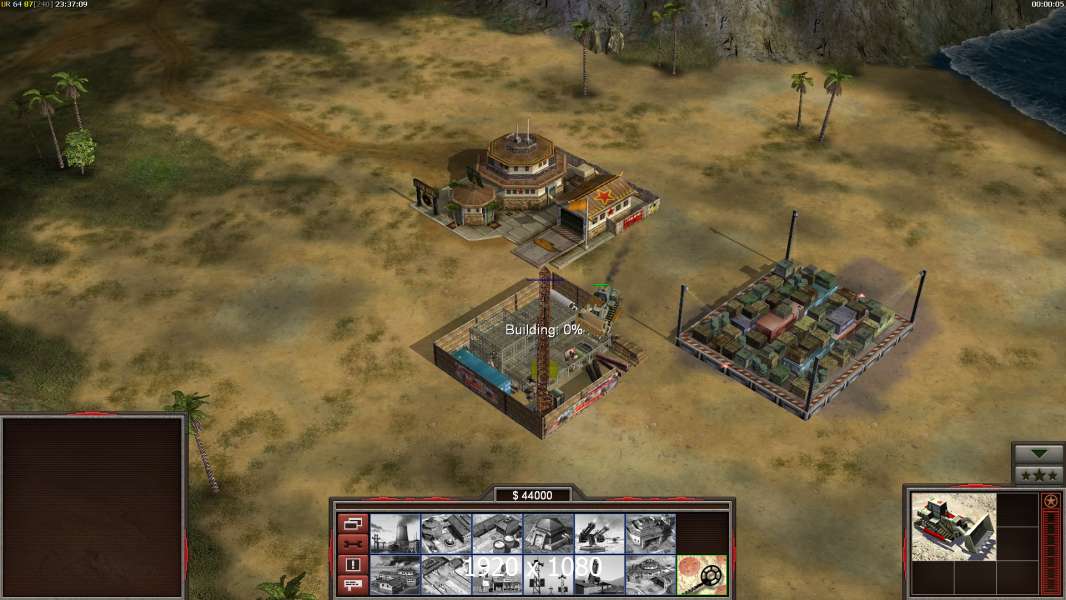This screenshot has height=600, width=1066.
Task: Select the War Factory build icon
Action: (x=650, y=533)
